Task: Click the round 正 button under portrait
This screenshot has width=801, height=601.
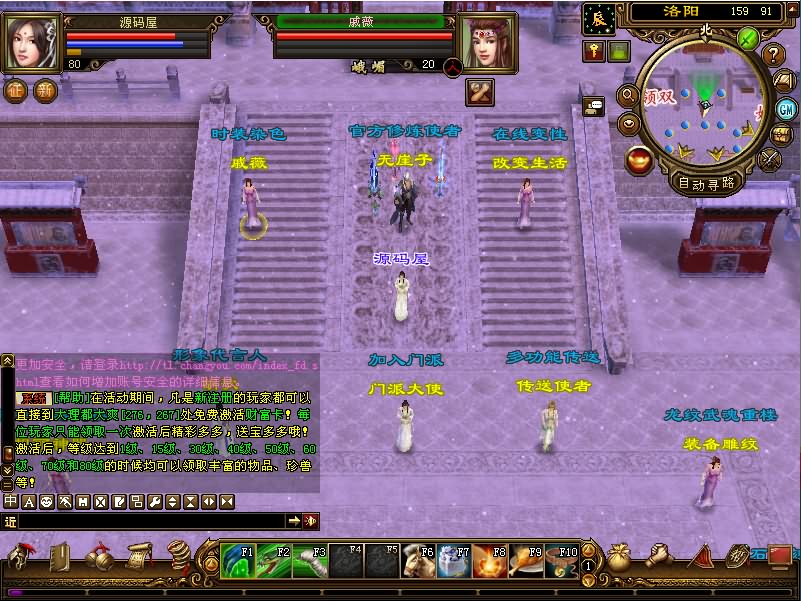Action: pyautogui.click(x=16, y=90)
